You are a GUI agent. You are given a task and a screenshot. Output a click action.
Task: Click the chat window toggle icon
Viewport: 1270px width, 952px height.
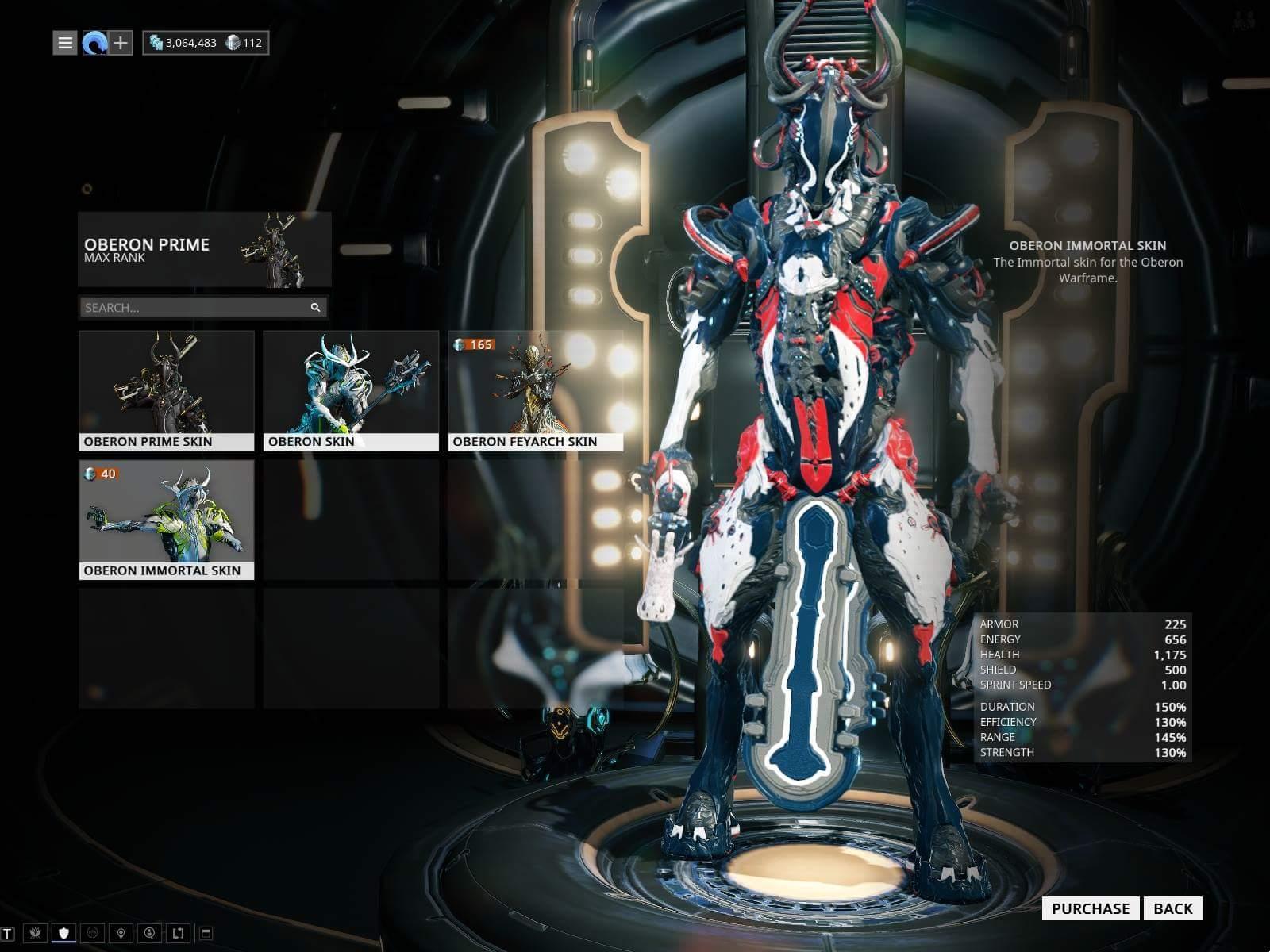click(x=206, y=933)
